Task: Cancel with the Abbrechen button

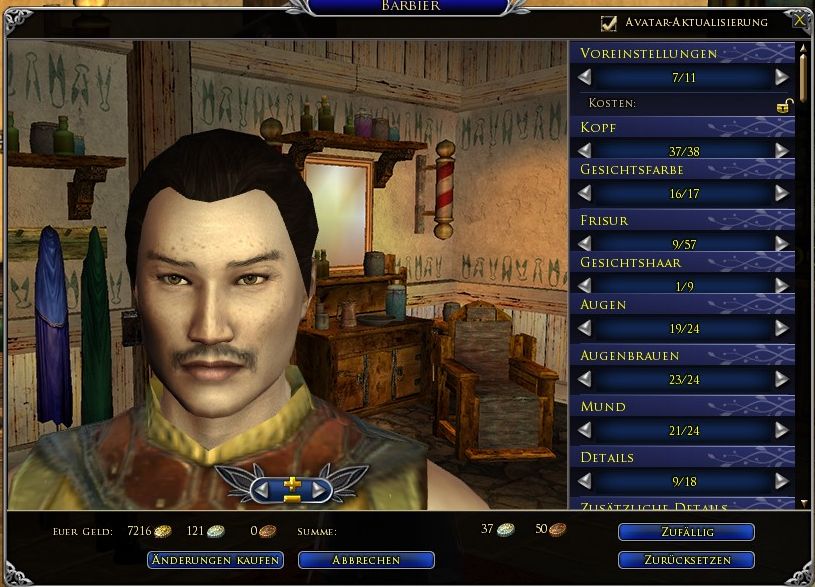Action: pyautogui.click(x=367, y=560)
